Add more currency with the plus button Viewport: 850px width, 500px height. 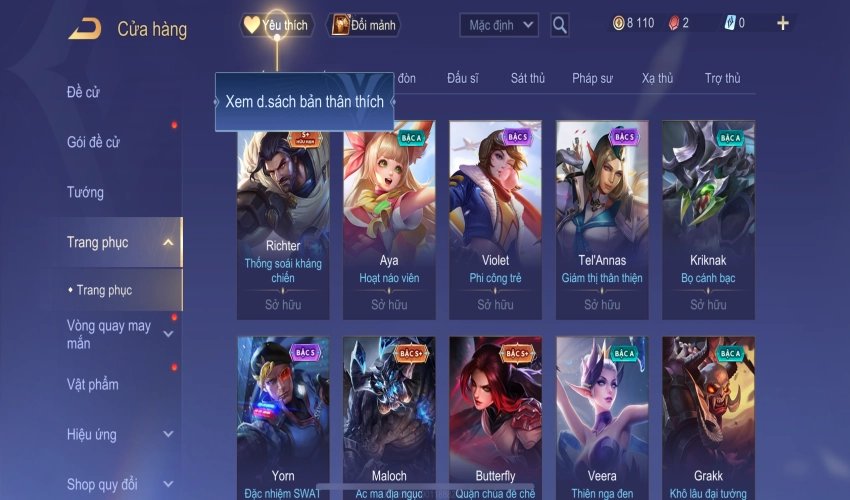[782, 23]
